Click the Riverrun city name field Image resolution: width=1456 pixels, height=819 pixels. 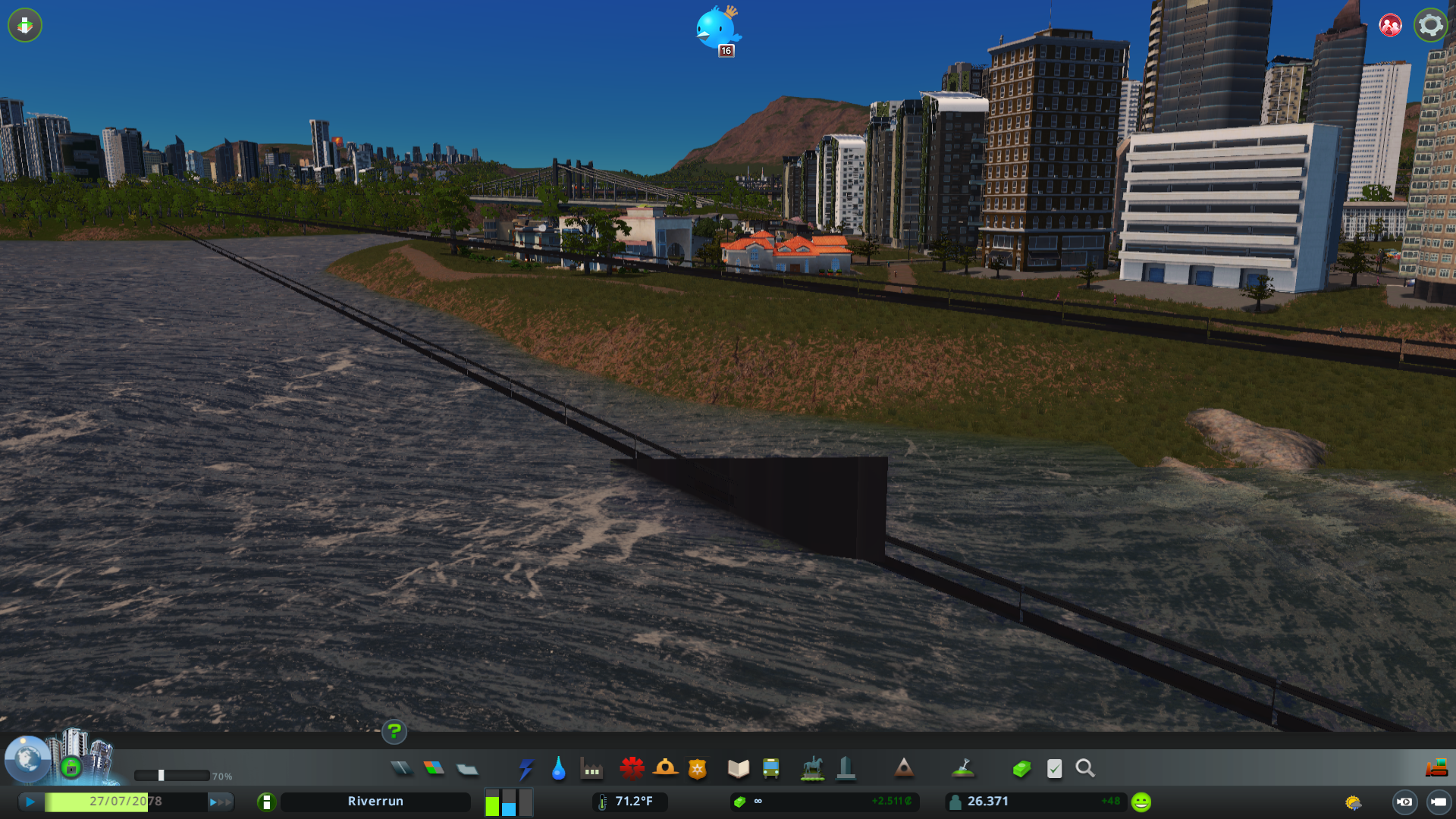pos(375,801)
